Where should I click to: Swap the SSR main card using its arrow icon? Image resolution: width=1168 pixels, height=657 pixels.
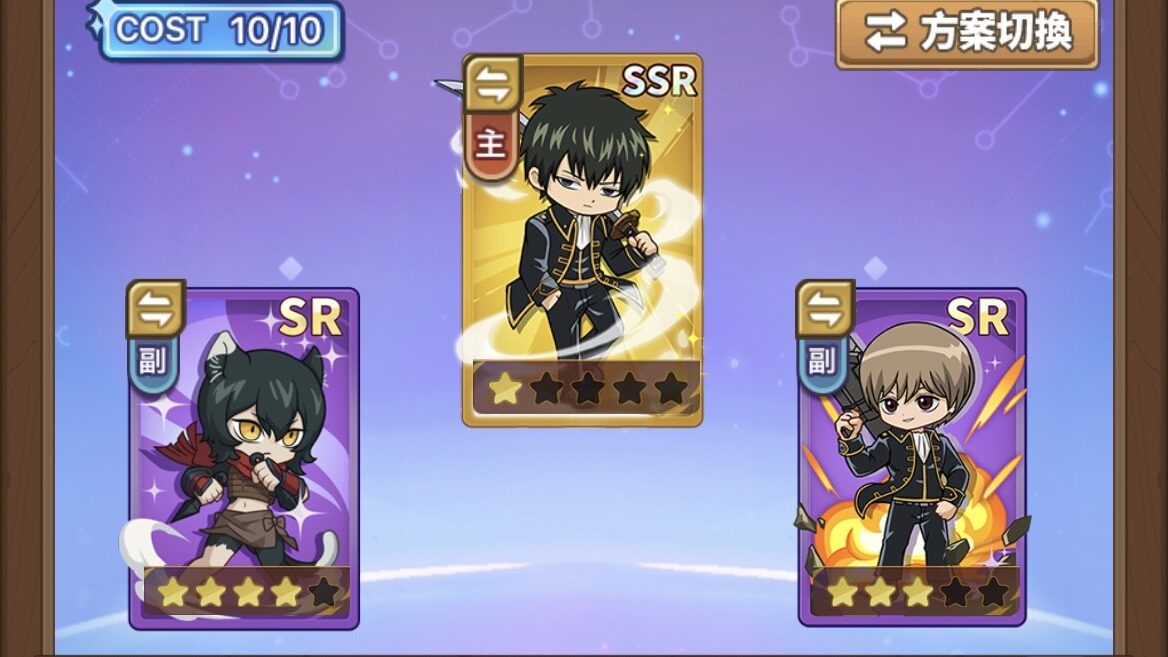click(x=492, y=84)
